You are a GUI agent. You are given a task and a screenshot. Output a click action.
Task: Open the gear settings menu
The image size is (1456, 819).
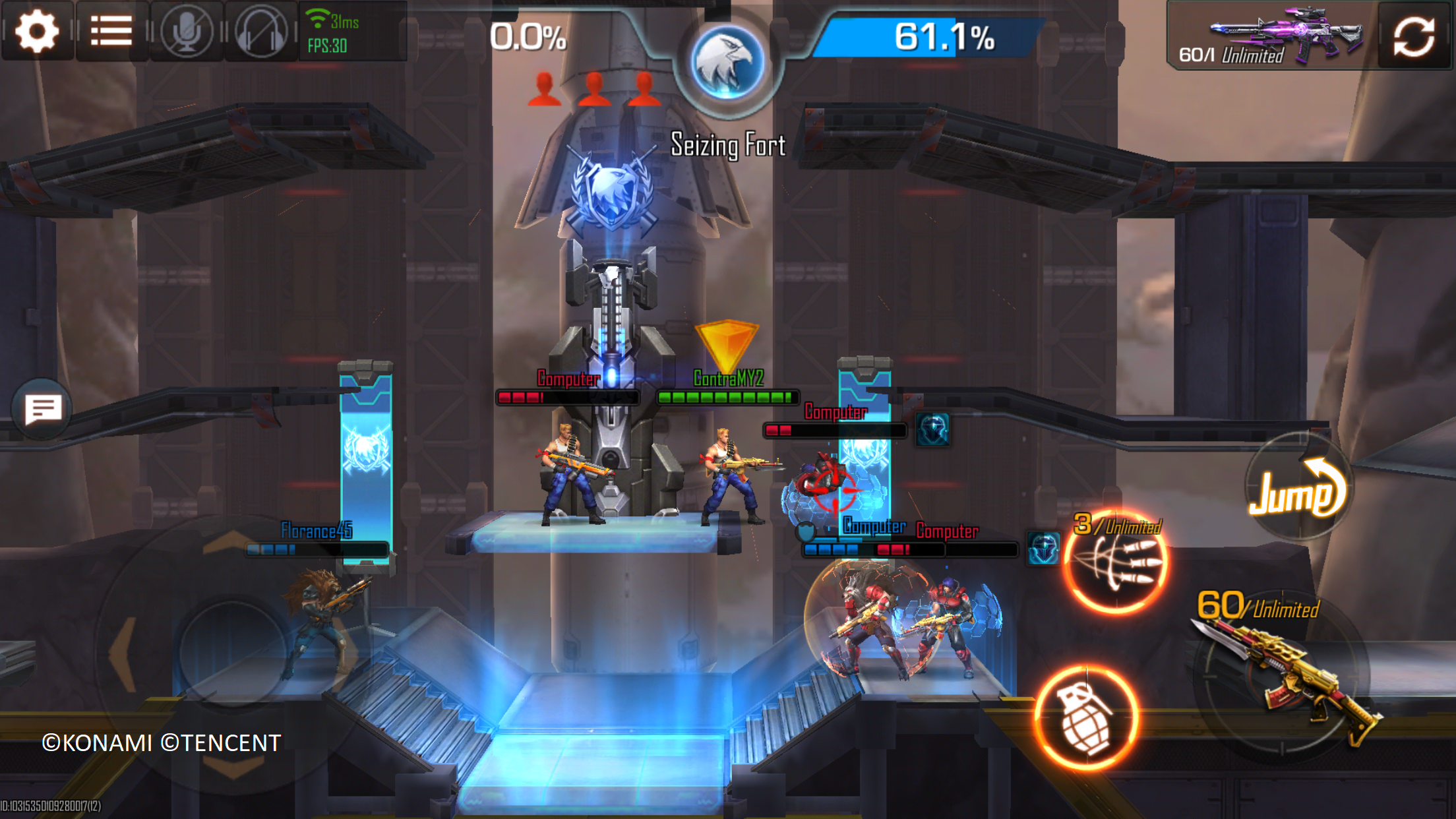[x=37, y=31]
